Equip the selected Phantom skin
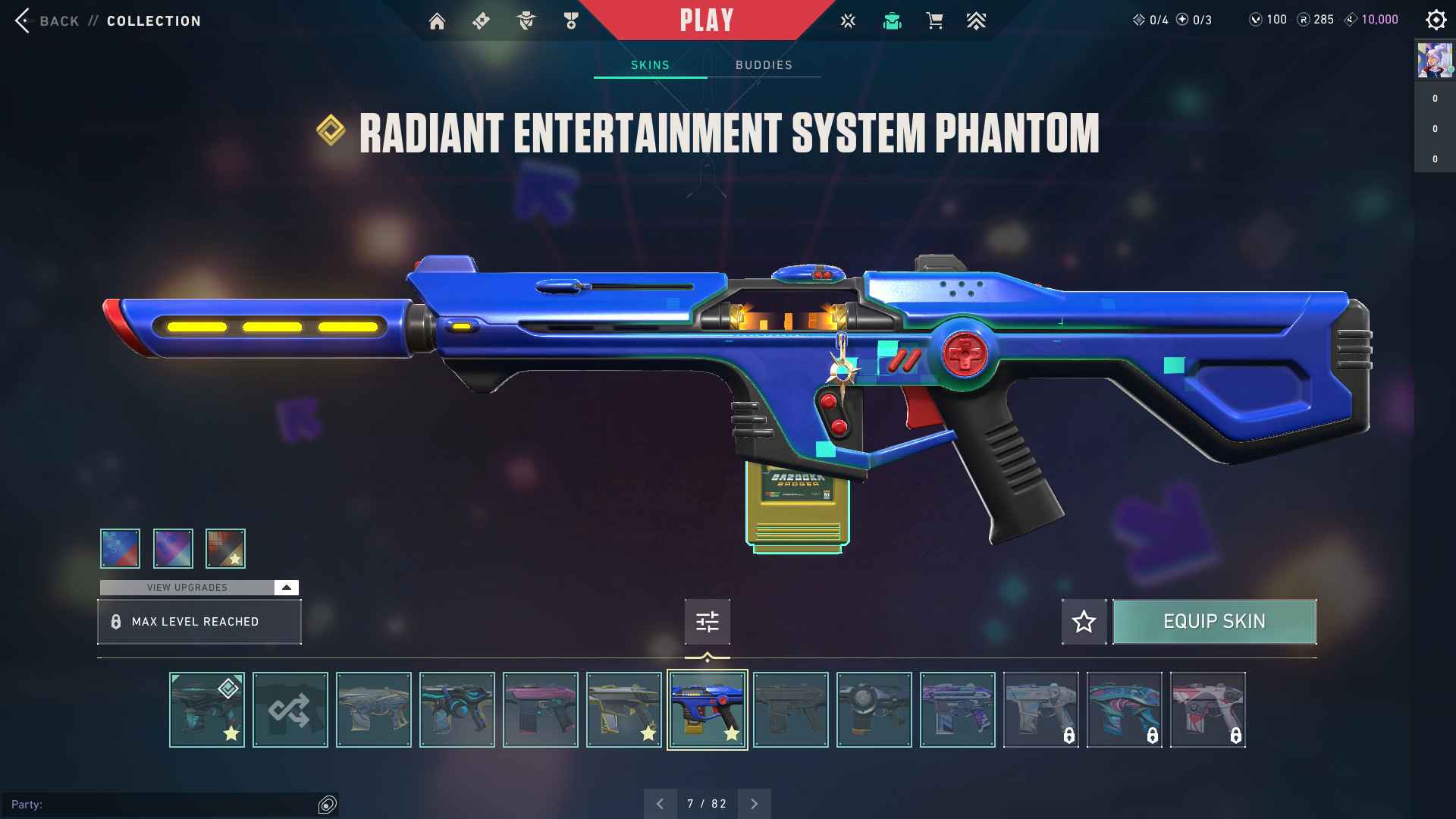This screenshot has height=819, width=1456. [1214, 622]
